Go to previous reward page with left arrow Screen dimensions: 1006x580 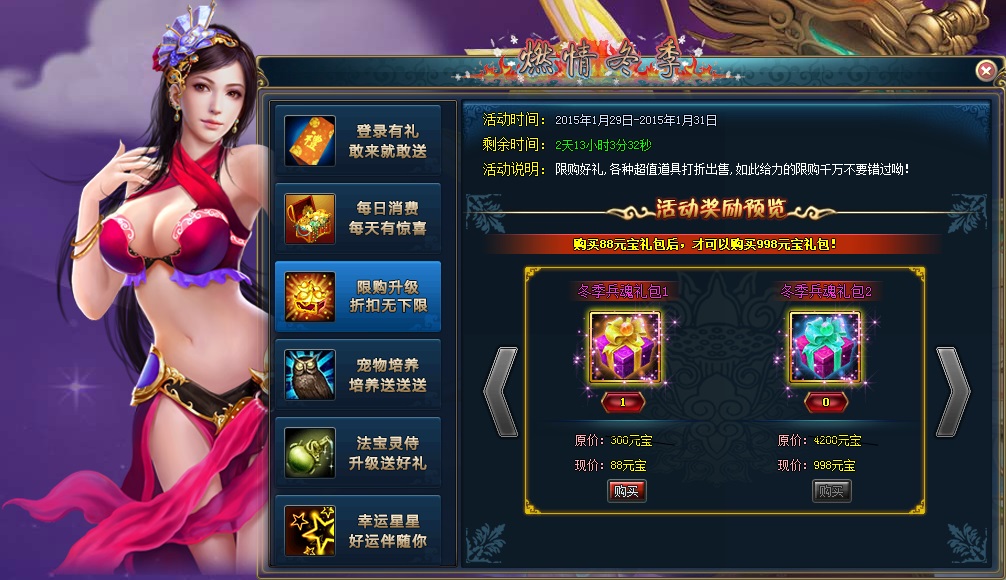point(500,391)
